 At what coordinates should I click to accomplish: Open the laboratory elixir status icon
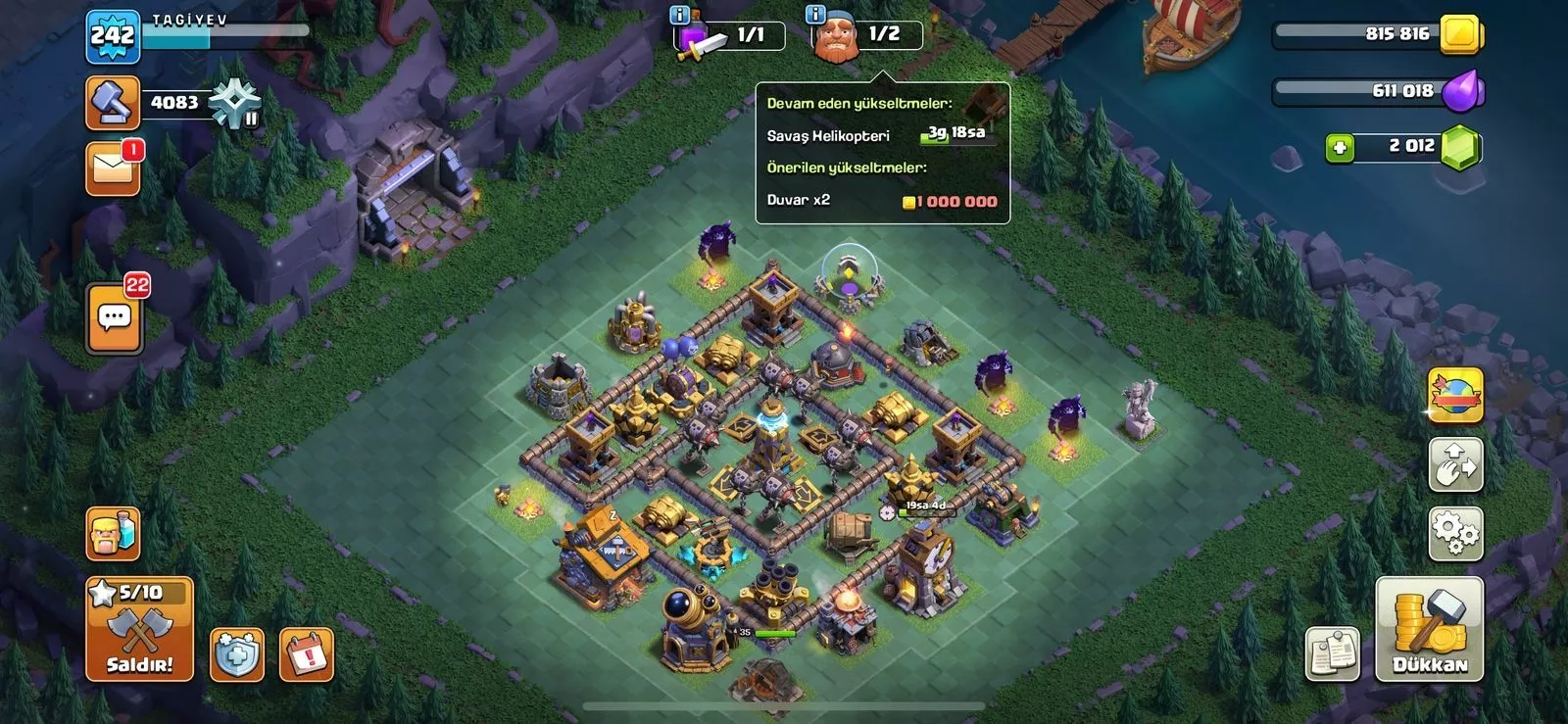(730, 36)
